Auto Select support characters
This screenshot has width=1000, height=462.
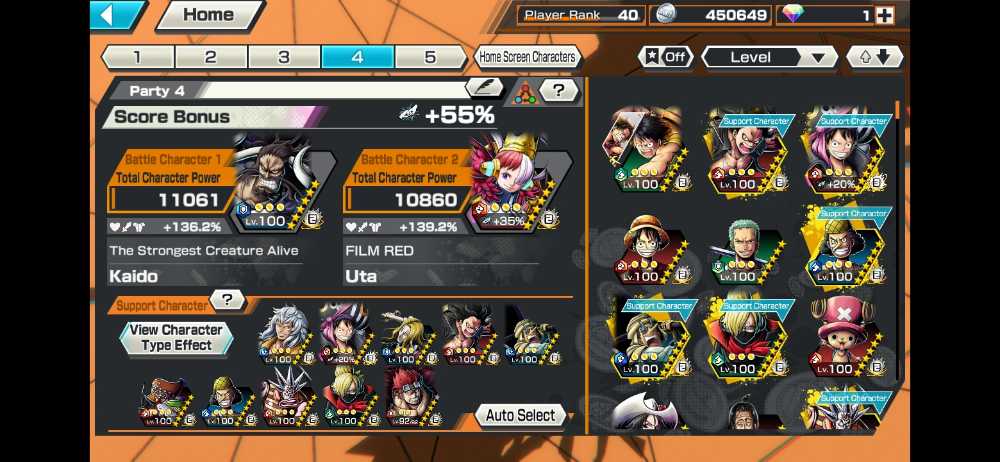[521, 415]
